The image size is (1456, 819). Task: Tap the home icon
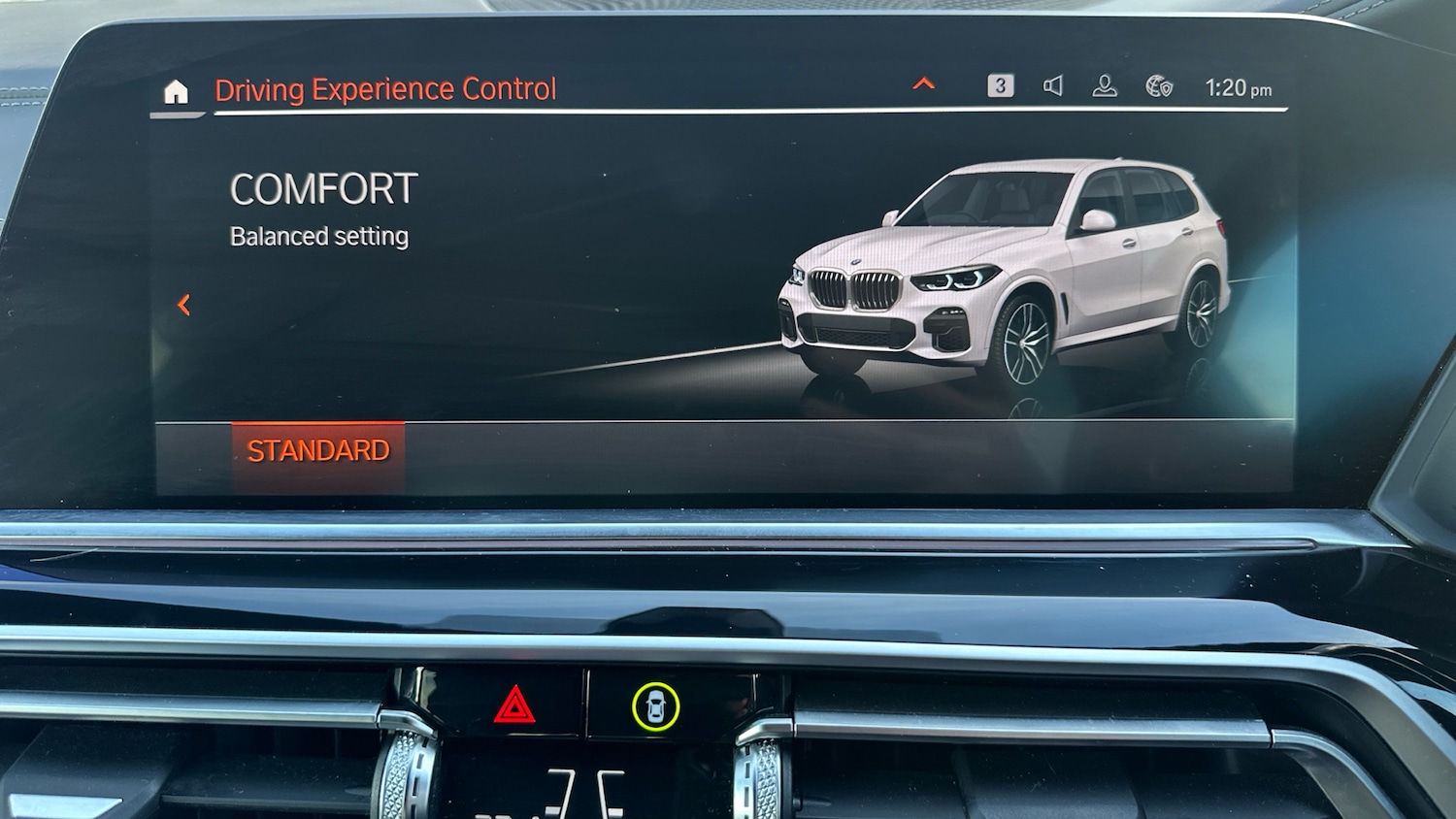coord(175,89)
